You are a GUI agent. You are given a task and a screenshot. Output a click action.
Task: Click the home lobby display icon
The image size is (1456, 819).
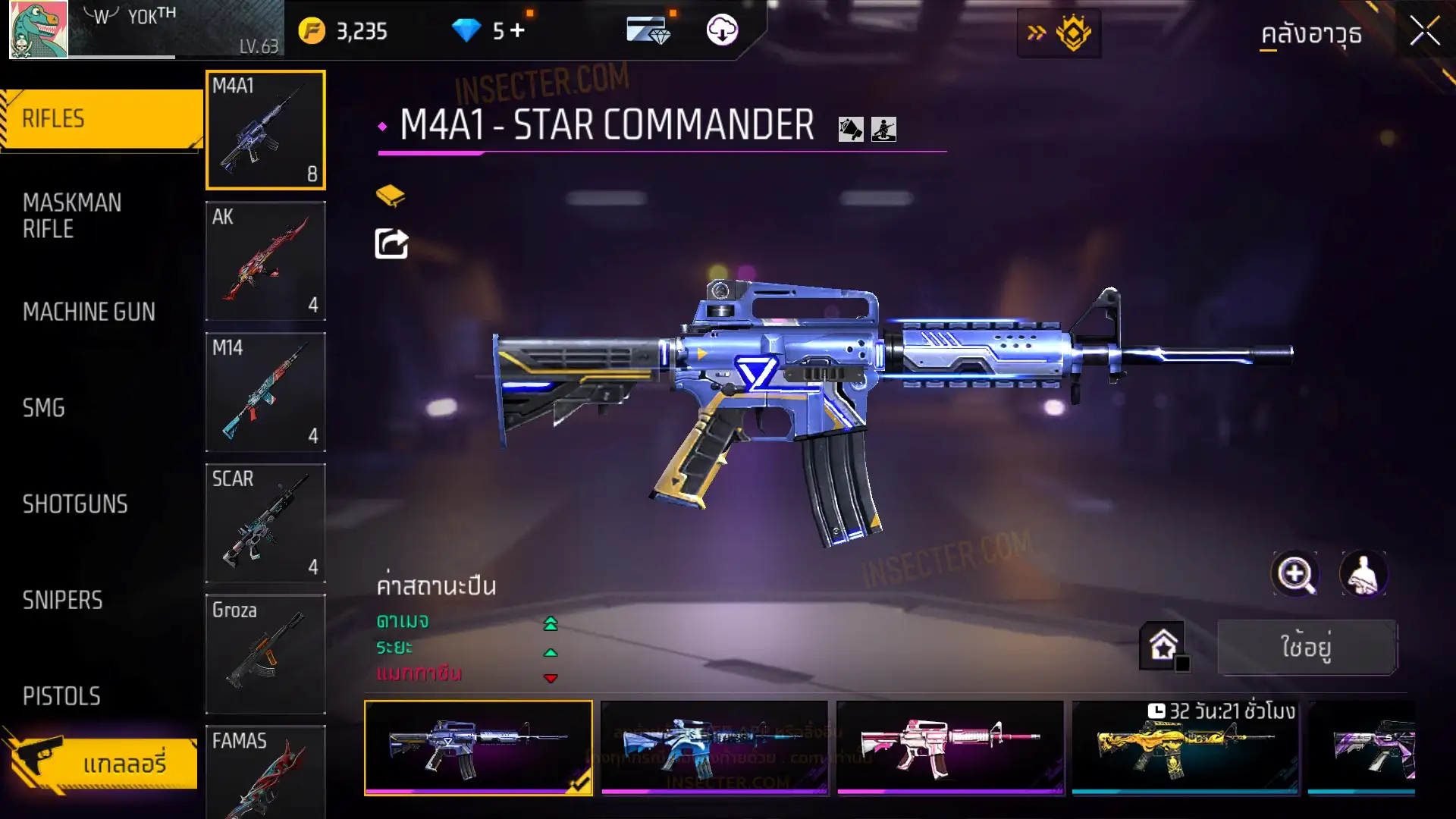(1163, 646)
